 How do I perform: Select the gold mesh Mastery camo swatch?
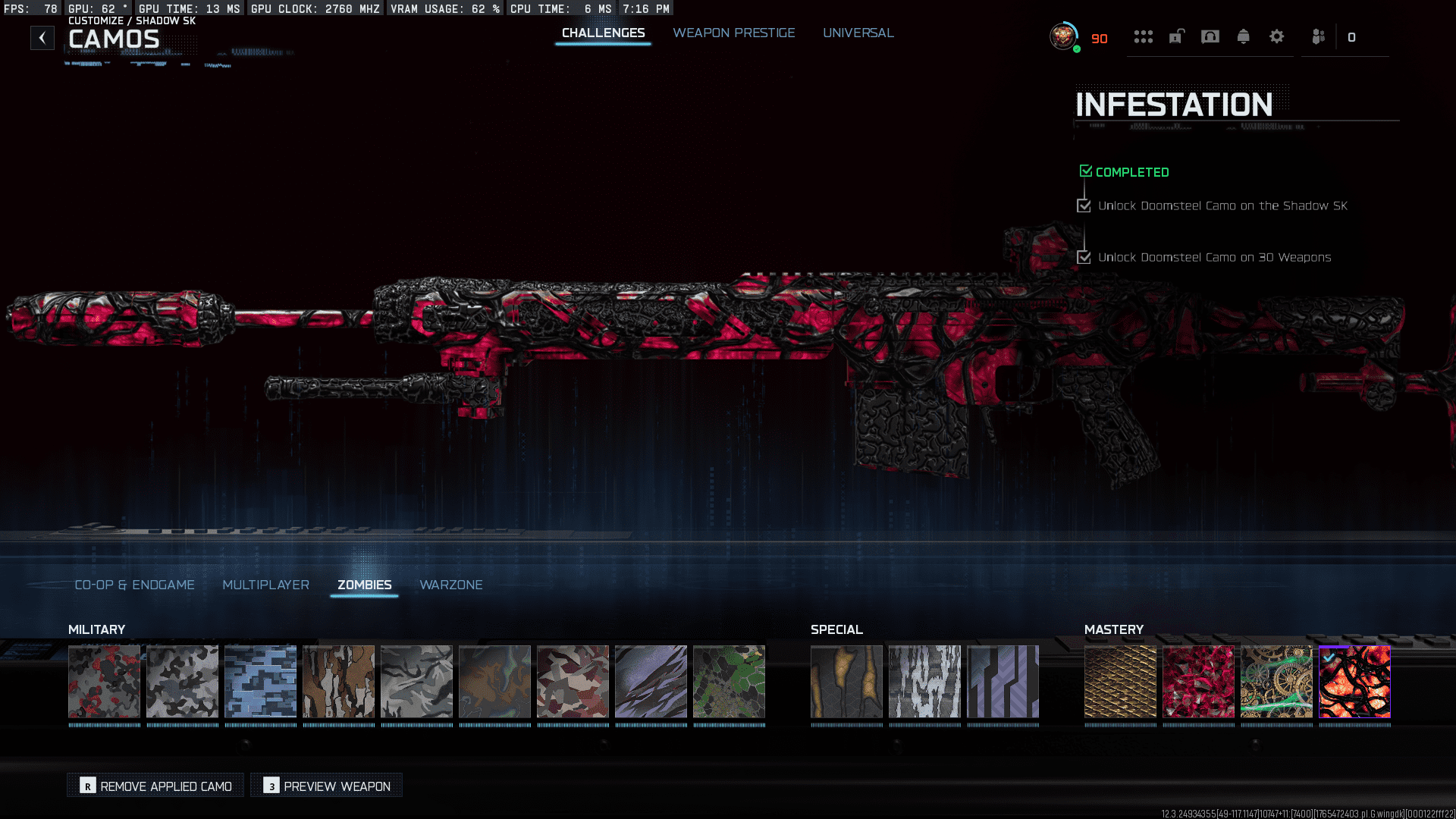[1120, 682]
